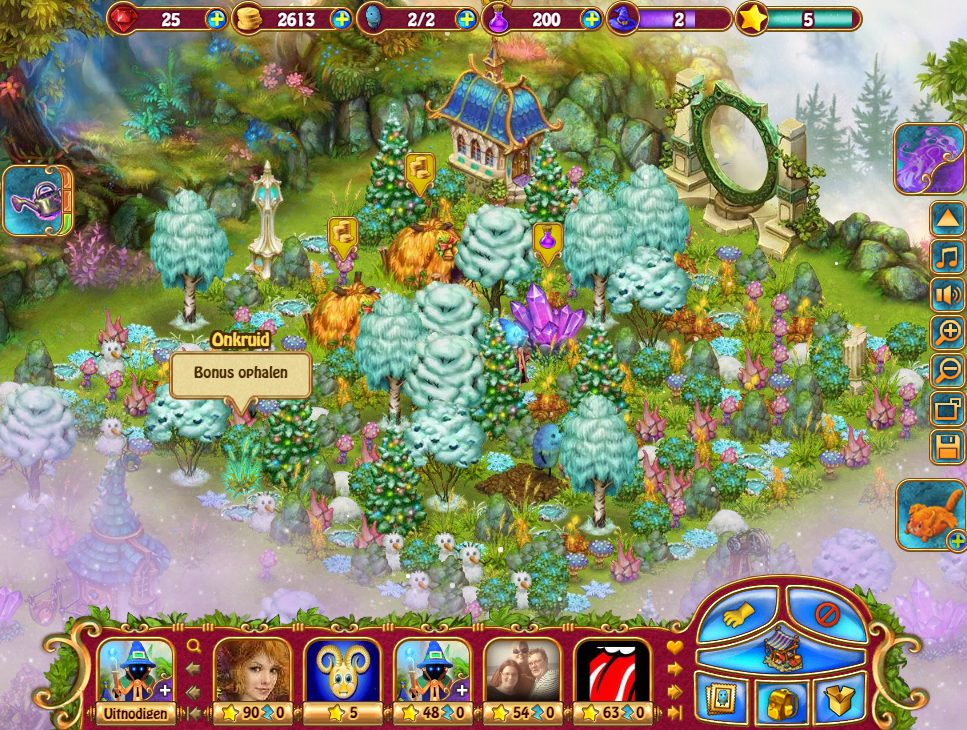Open the market shop stall
The image size is (967, 730).
[782, 652]
